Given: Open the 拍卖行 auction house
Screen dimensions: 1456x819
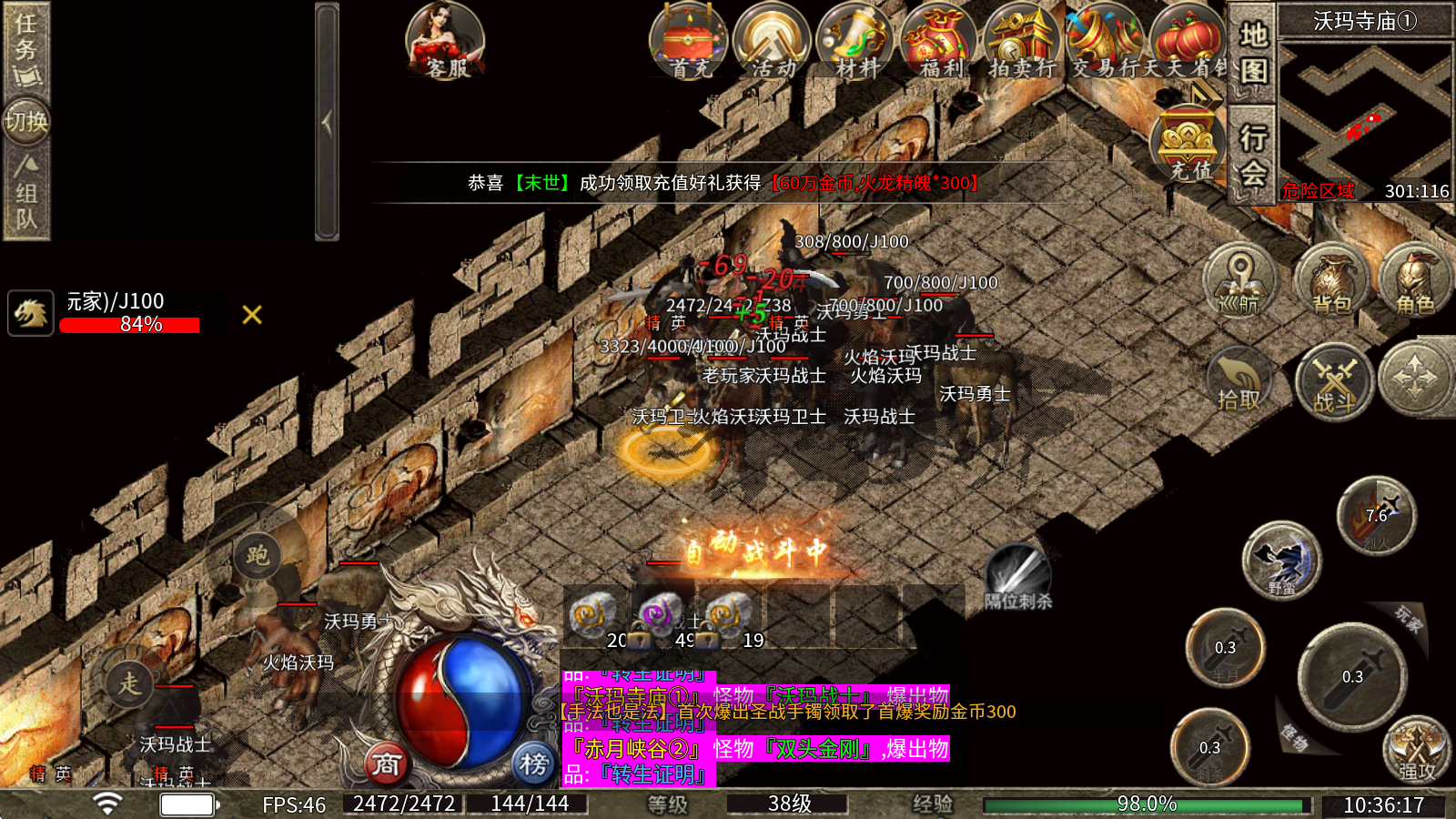Looking at the screenshot, I should pyautogui.click(x=1023, y=41).
